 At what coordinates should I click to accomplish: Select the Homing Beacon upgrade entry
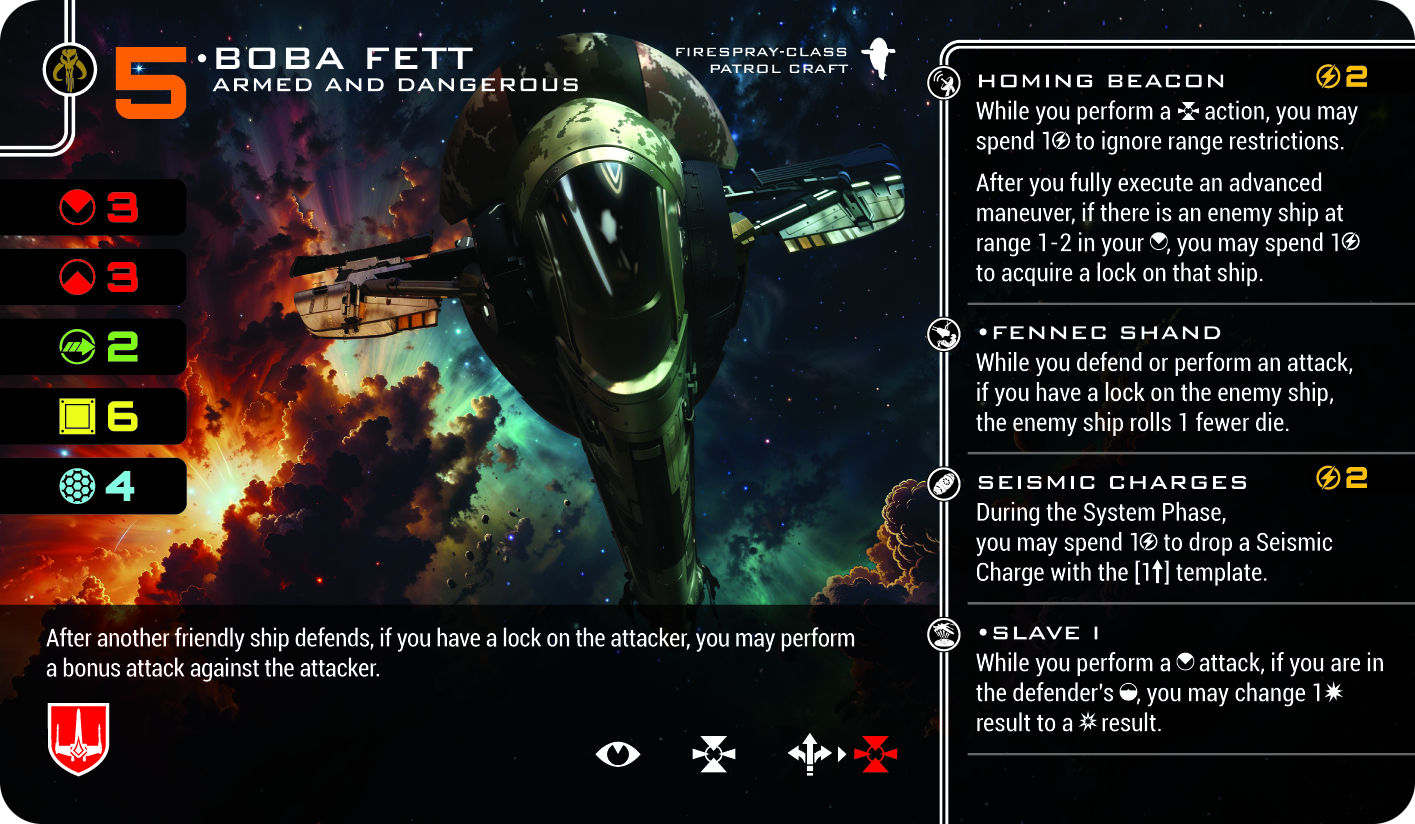(x=1100, y=81)
